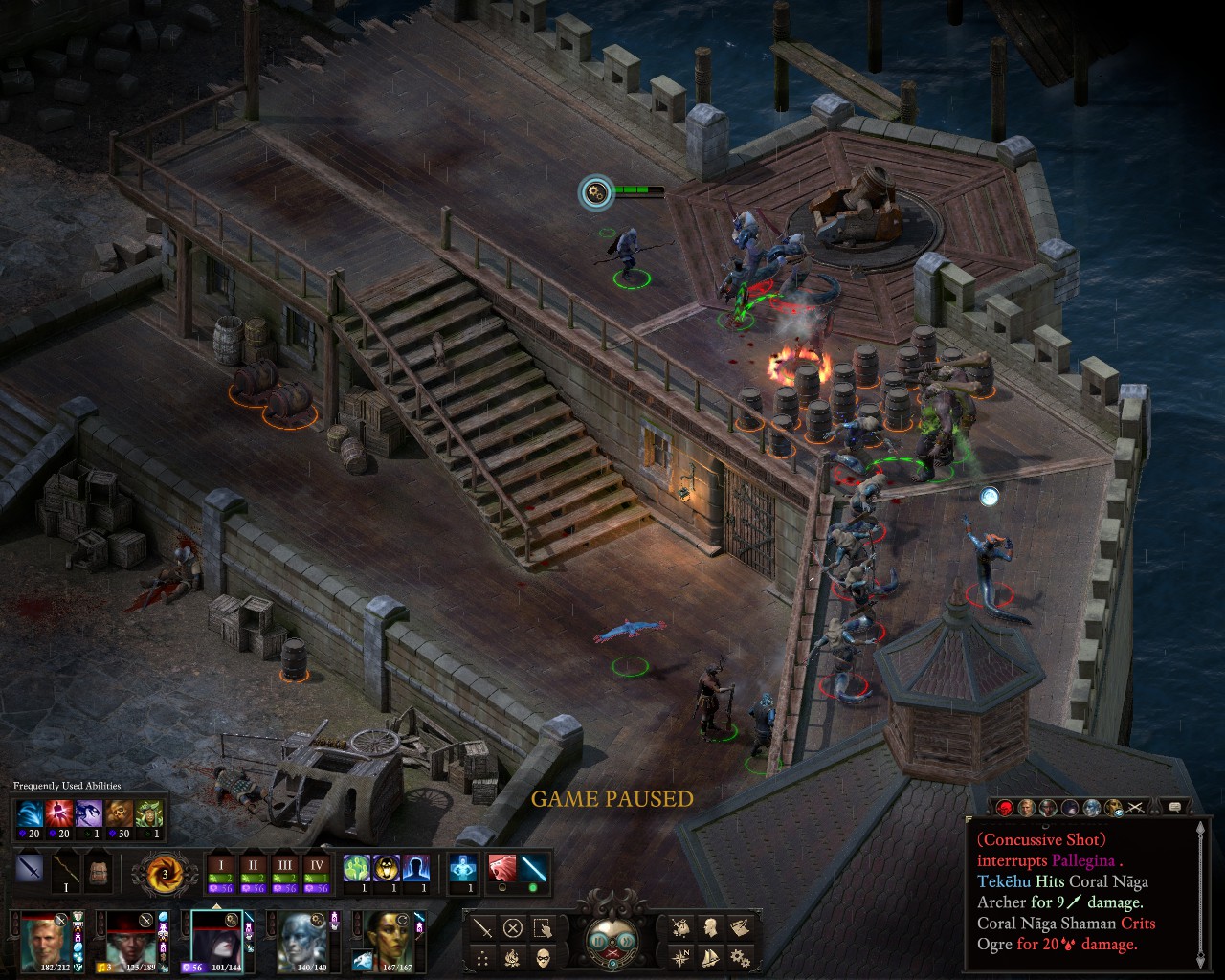This screenshot has height=980, width=1225.
Task: Open options via the gears icon
Action: [740, 957]
